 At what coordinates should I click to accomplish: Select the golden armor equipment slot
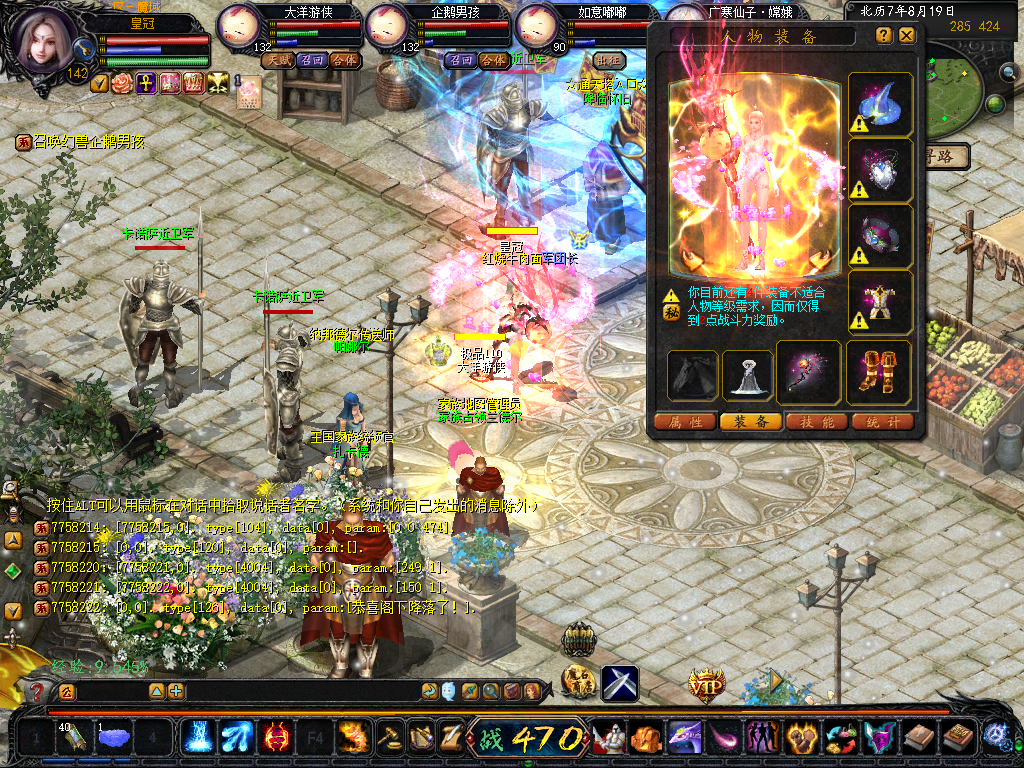[x=880, y=302]
